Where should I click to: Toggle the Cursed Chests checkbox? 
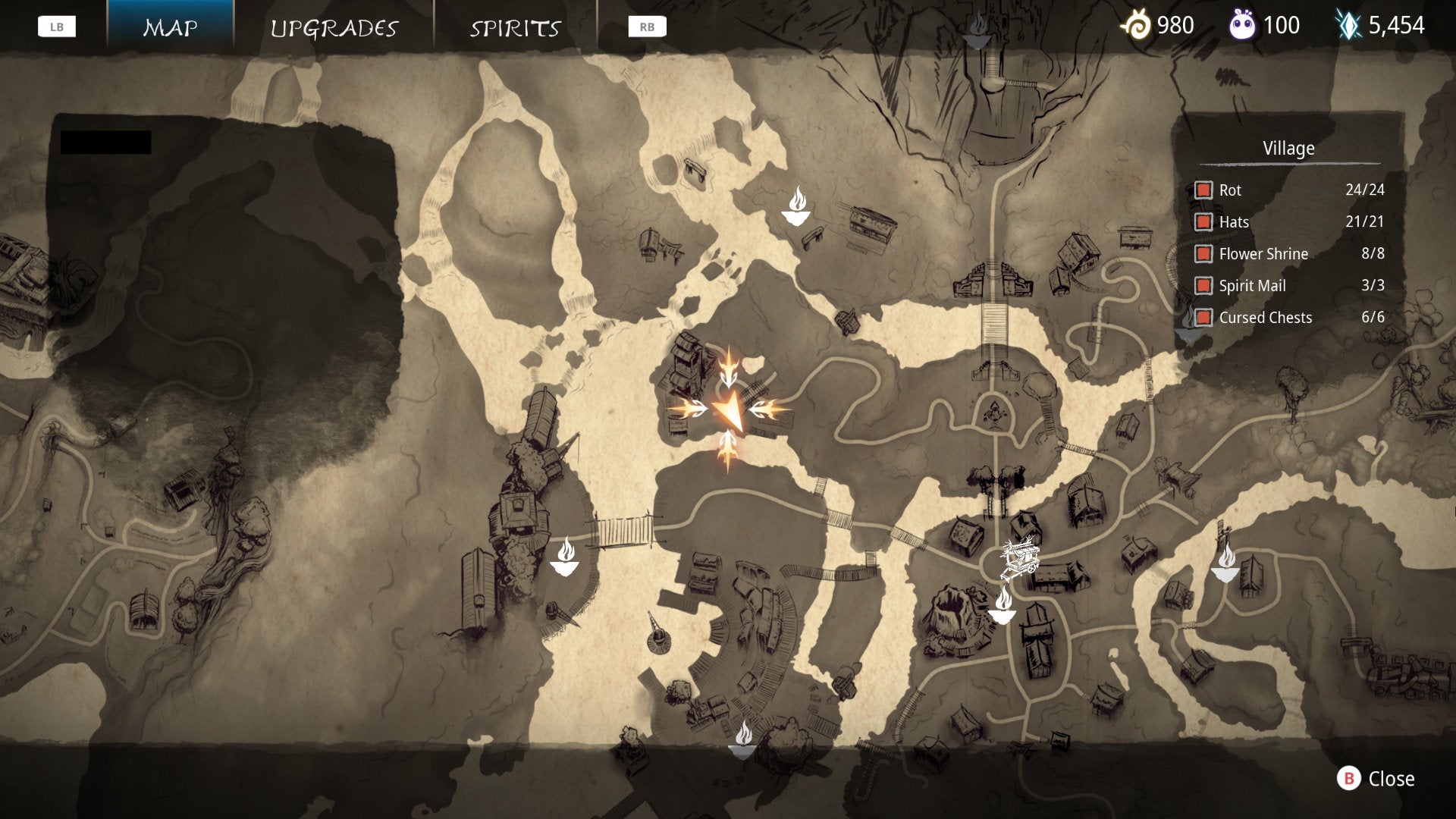tap(1204, 318)
